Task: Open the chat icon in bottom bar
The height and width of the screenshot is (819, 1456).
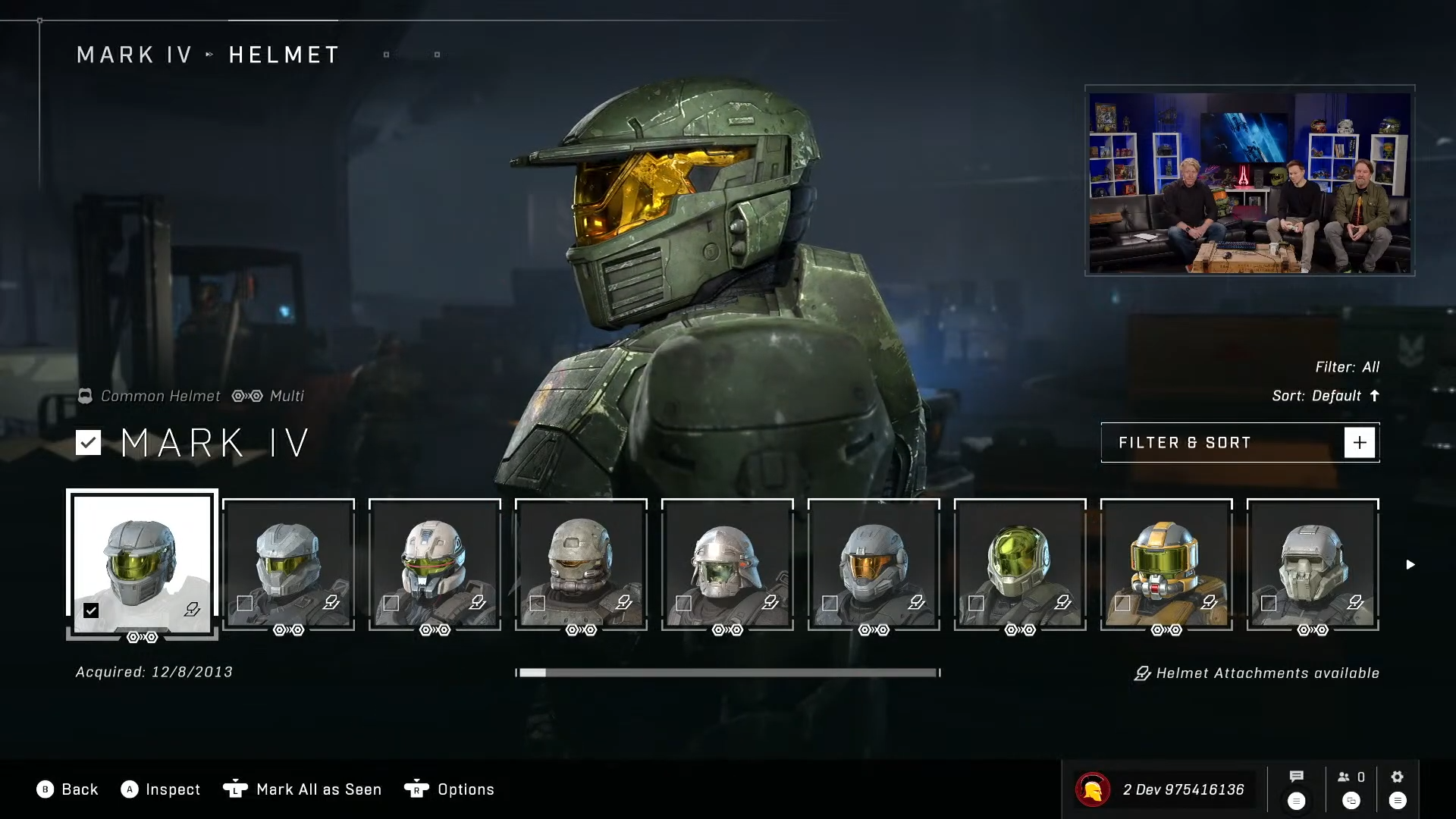Action: point(1296,777)
